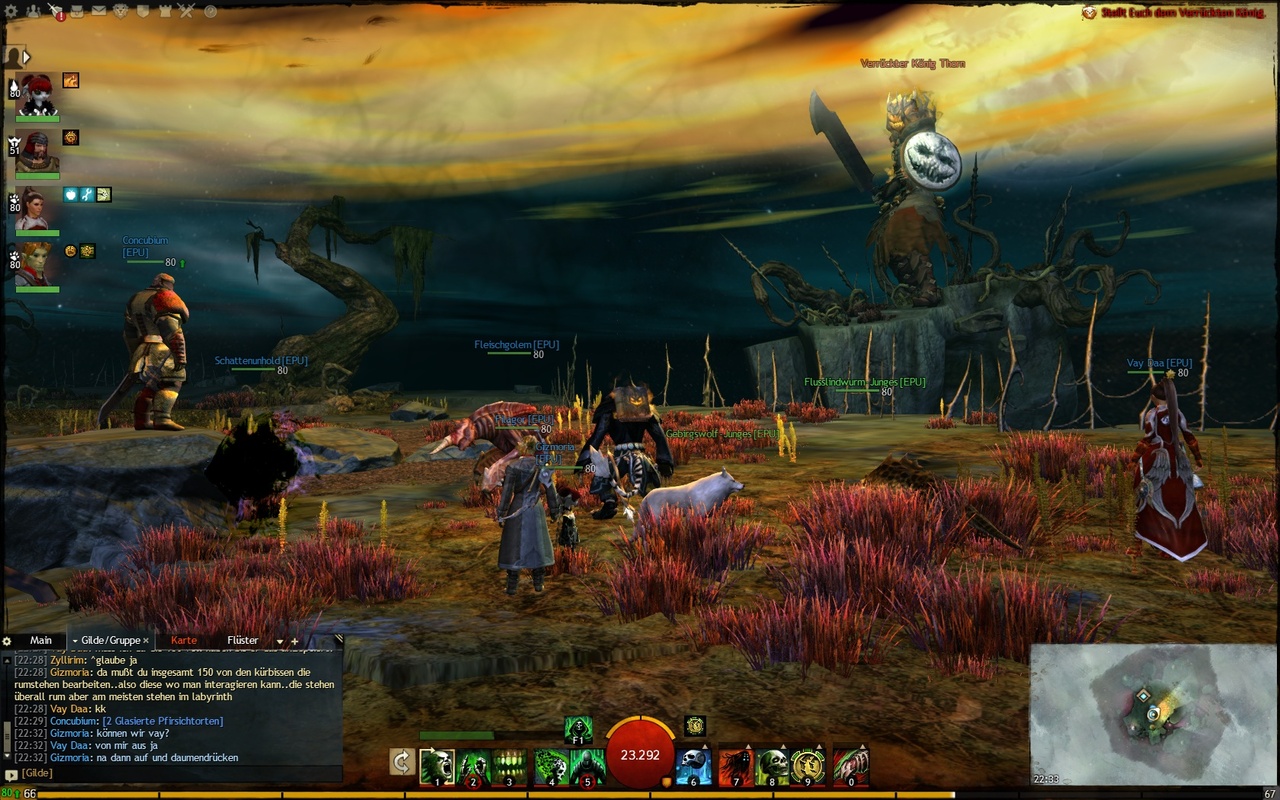Open chat settings gear icon
1280x800 pixels.
point(7,641)
